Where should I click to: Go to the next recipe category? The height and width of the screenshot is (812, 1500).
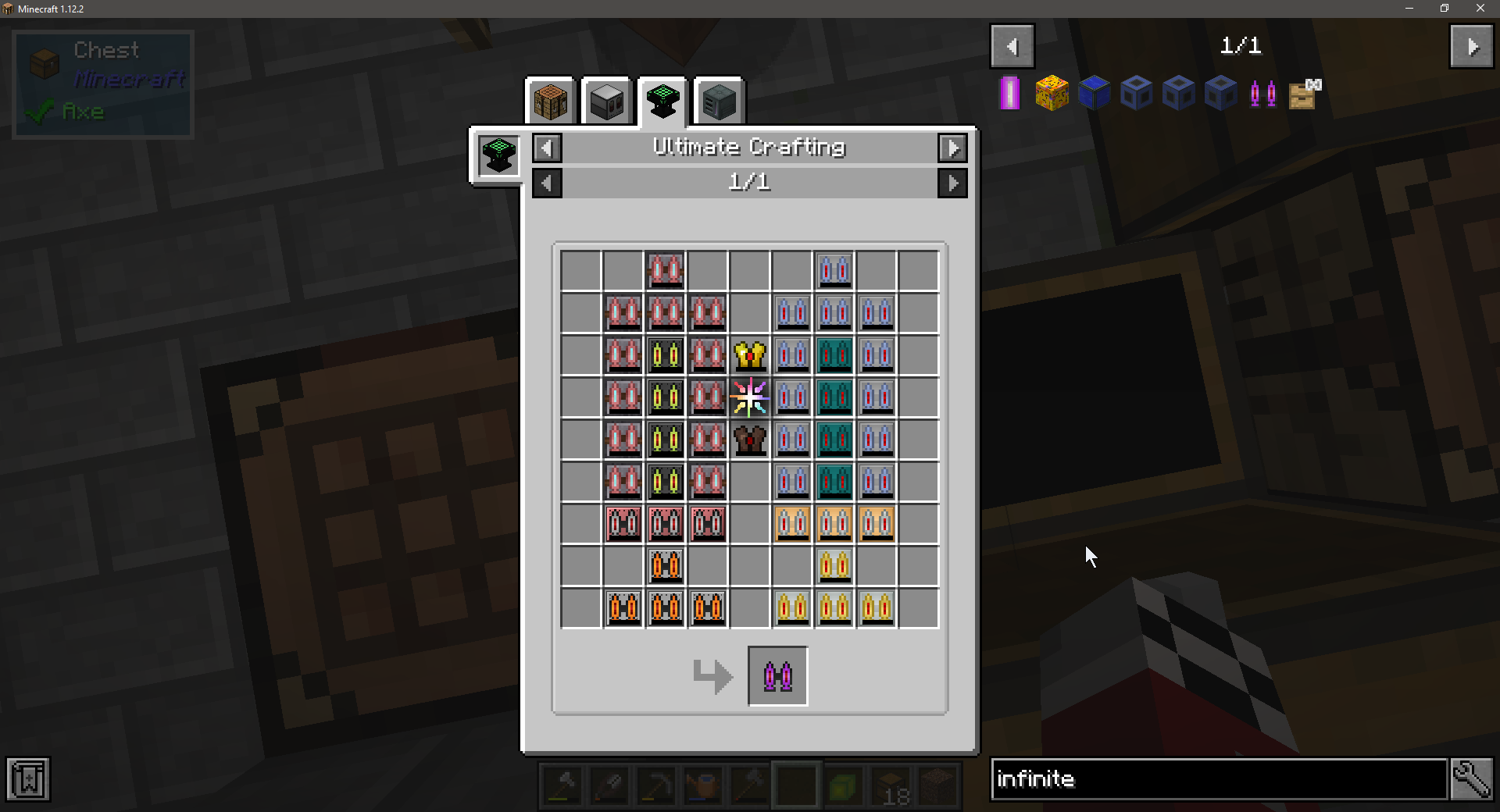(952, 148)
